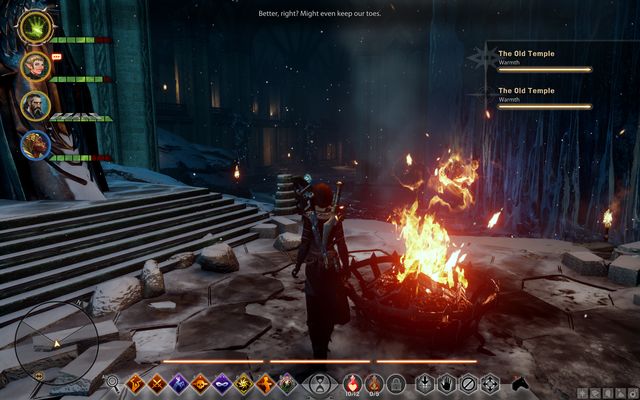Click the hourglass tactical pause icon
The width and height of the screenshot is (640, 400).
coord(319,382)
